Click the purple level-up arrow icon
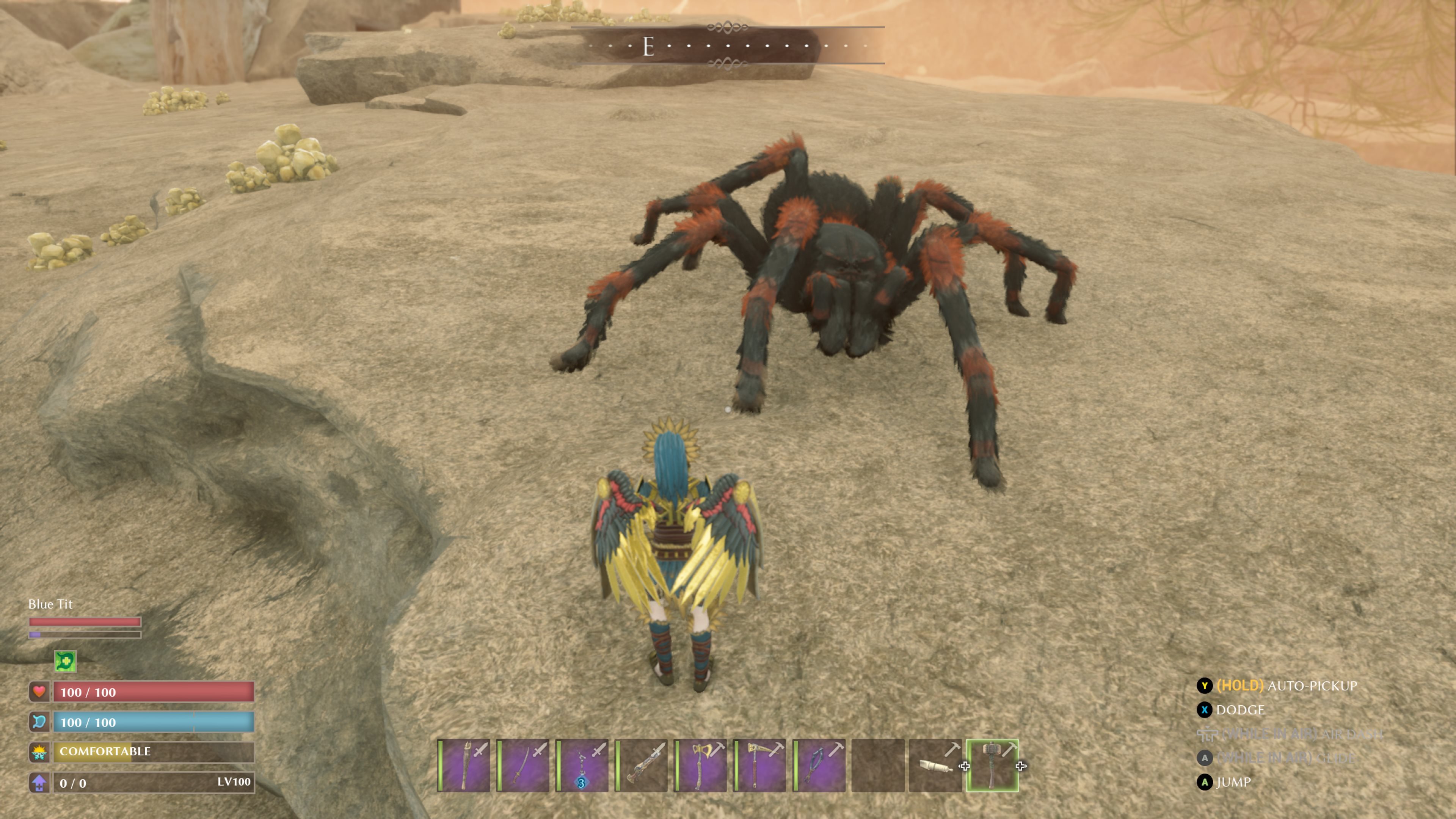1456x819 pixels. coord(39,783)
